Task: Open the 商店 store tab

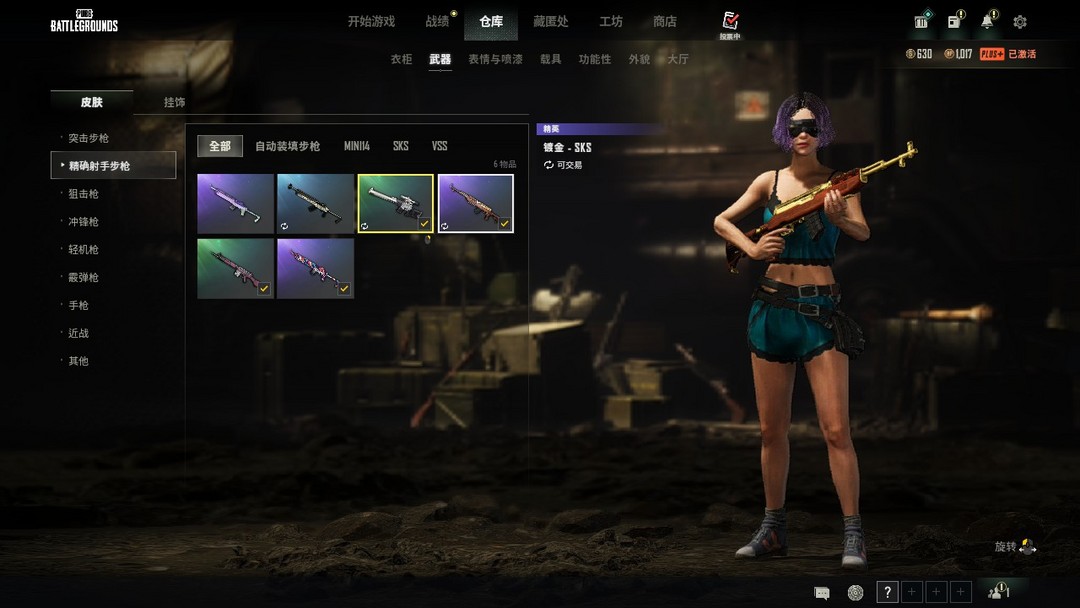Action: 664,21
